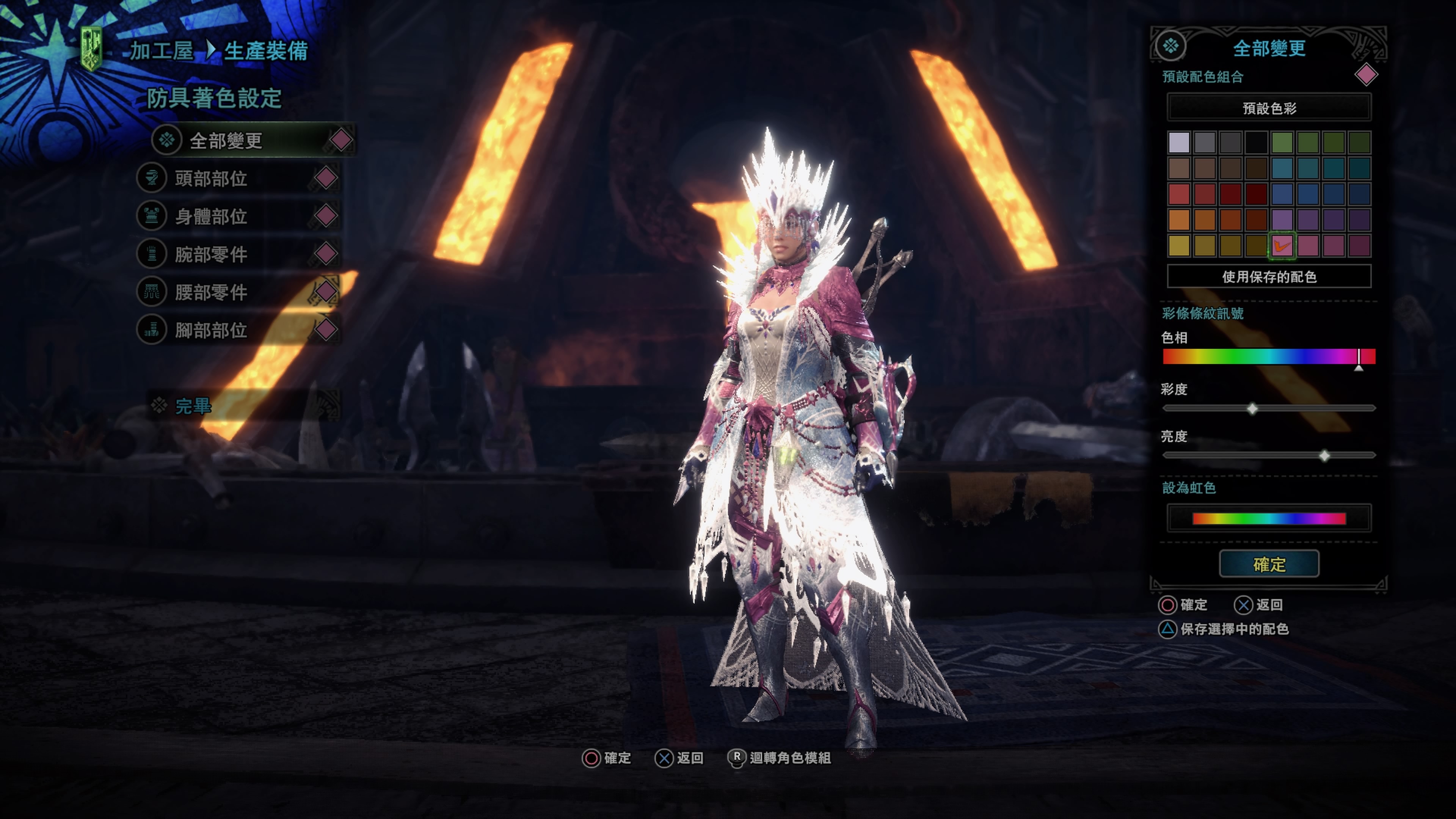Choose the 腰部零件 waist entry

pyautogui.click(x=211, y=292)
